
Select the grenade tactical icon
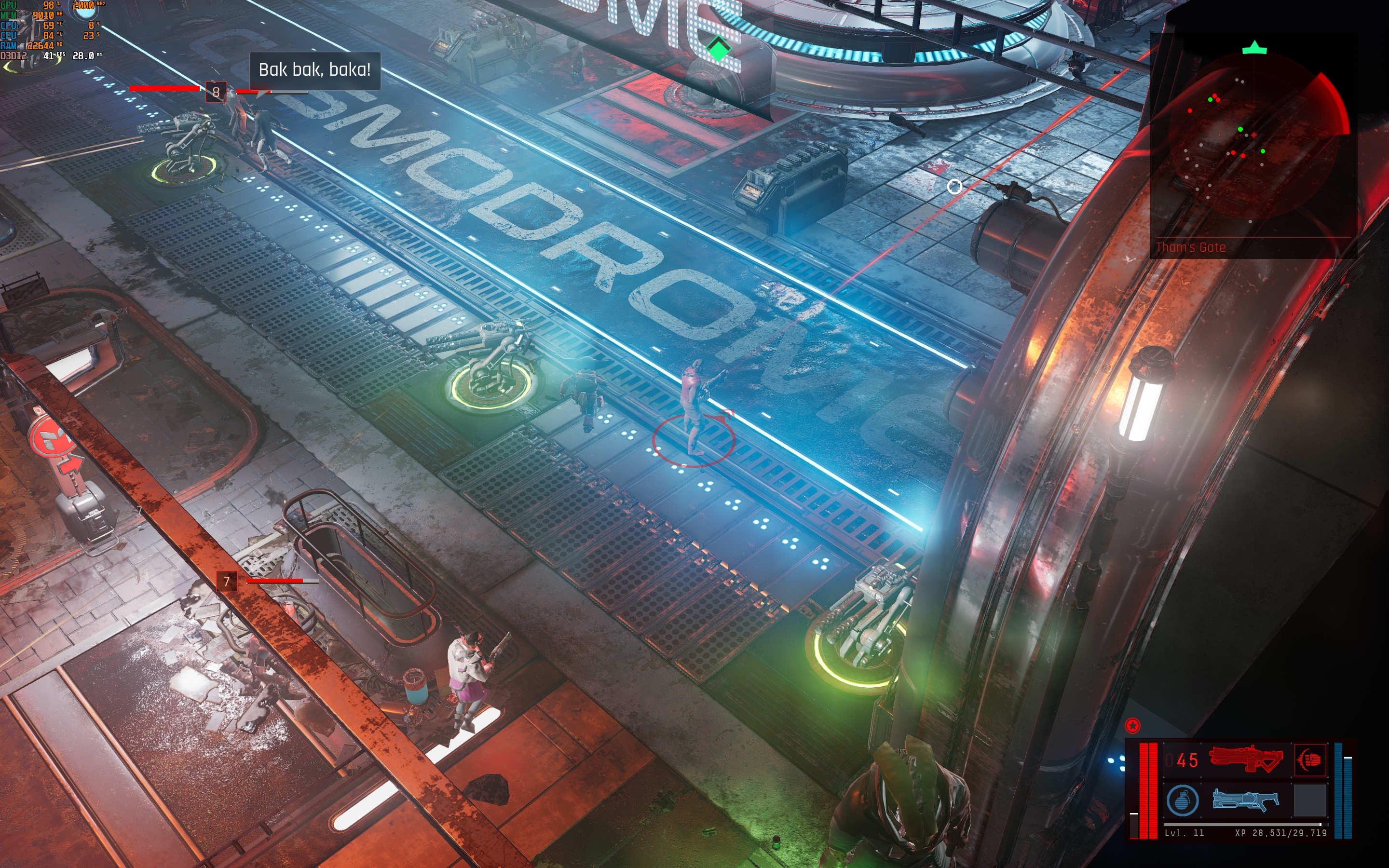[x=1183, y=800]
